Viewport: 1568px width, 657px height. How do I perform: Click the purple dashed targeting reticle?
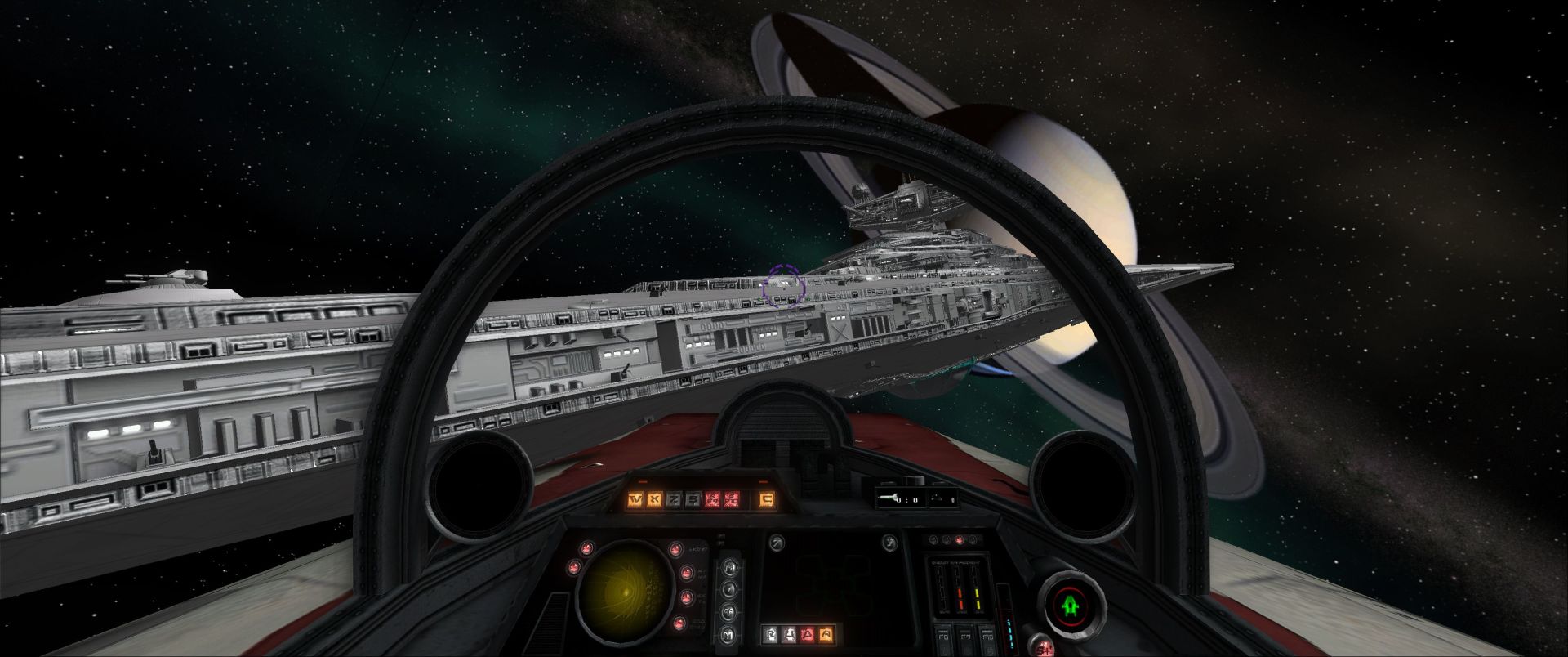tap(784, 286)
